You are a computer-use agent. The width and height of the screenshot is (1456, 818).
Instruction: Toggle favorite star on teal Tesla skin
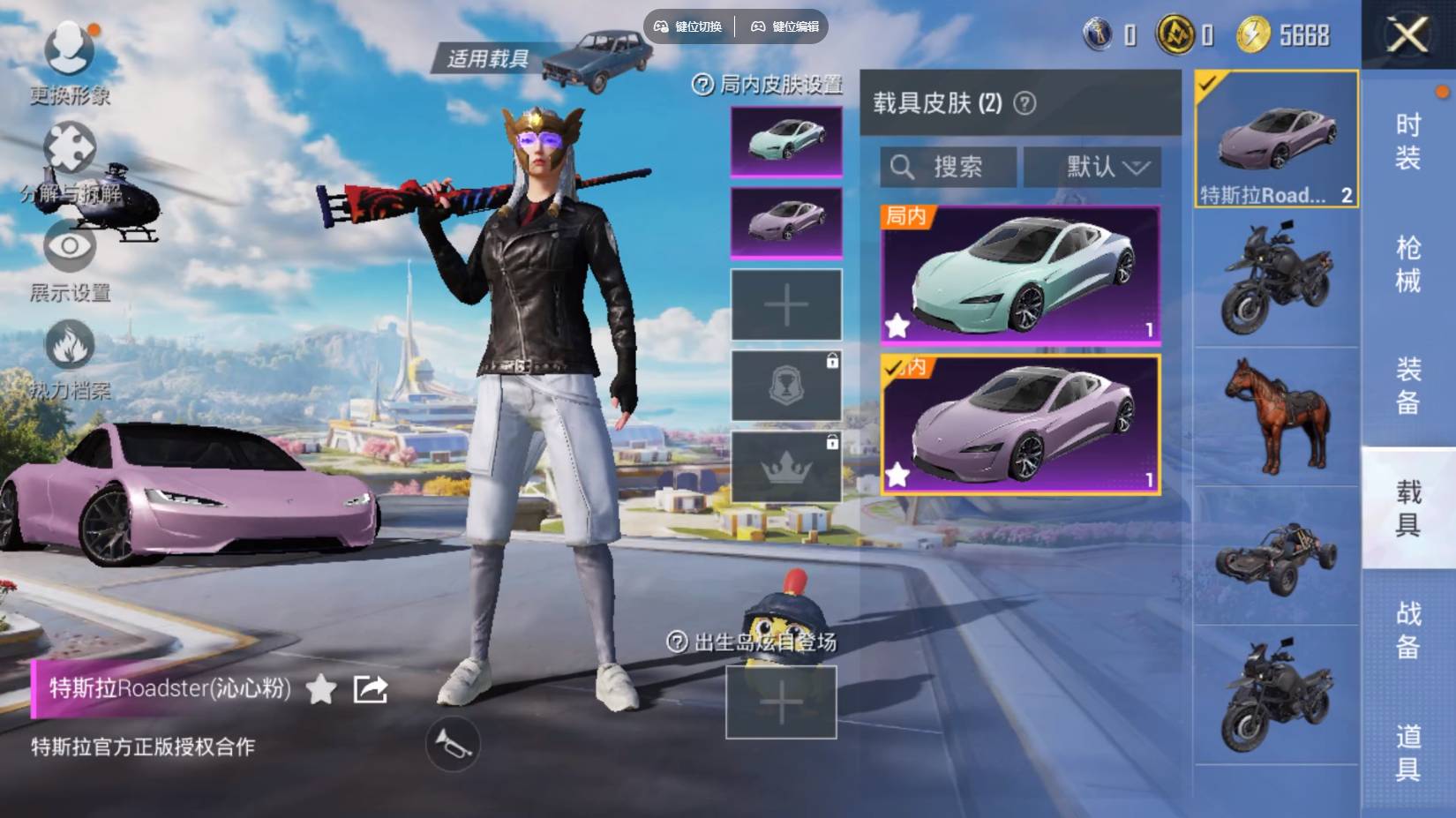click(x=899, y=327)
